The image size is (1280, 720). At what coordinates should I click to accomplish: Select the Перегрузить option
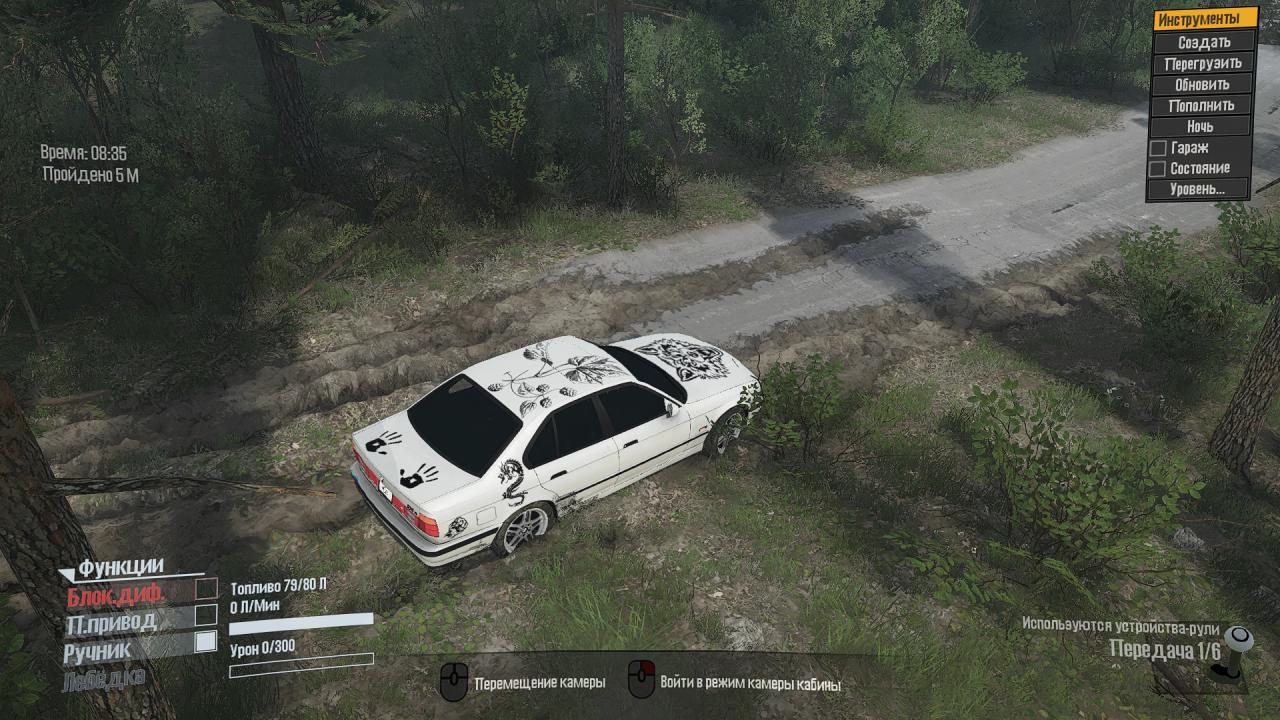coord(1203,63)
